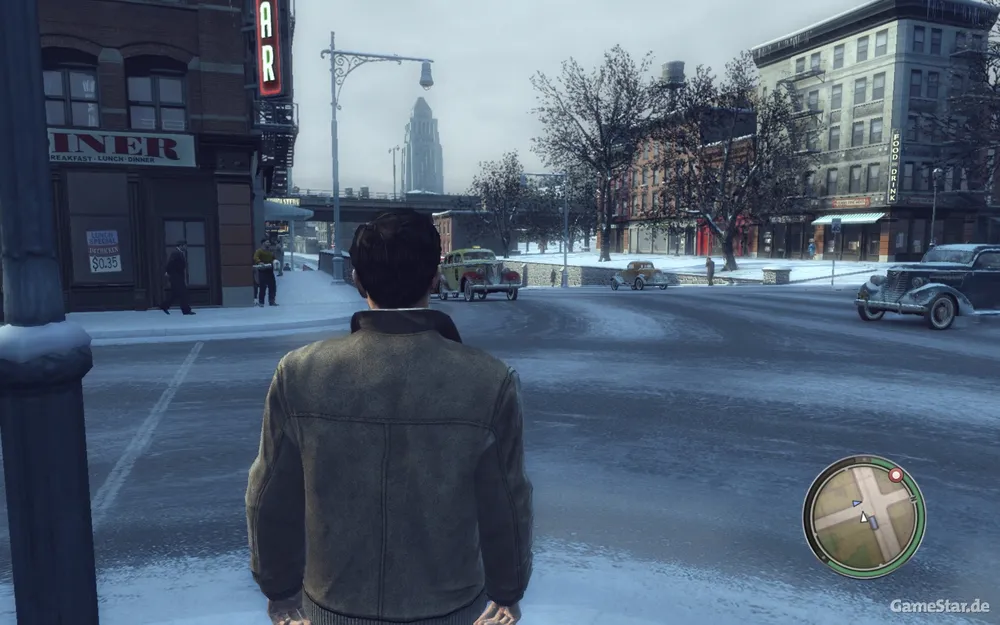Click the GameStar.de watermark
Image resolution: width=1000 pixels, height=625 pixels.
point(939,606)
